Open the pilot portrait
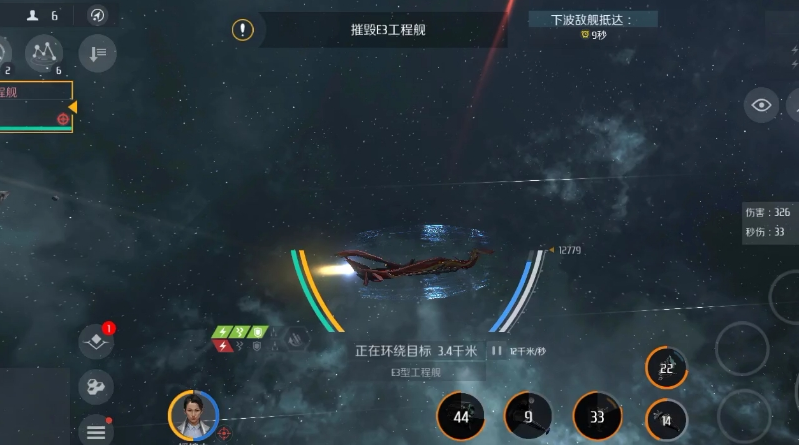The image size is (799, 445). click(193, 414)
